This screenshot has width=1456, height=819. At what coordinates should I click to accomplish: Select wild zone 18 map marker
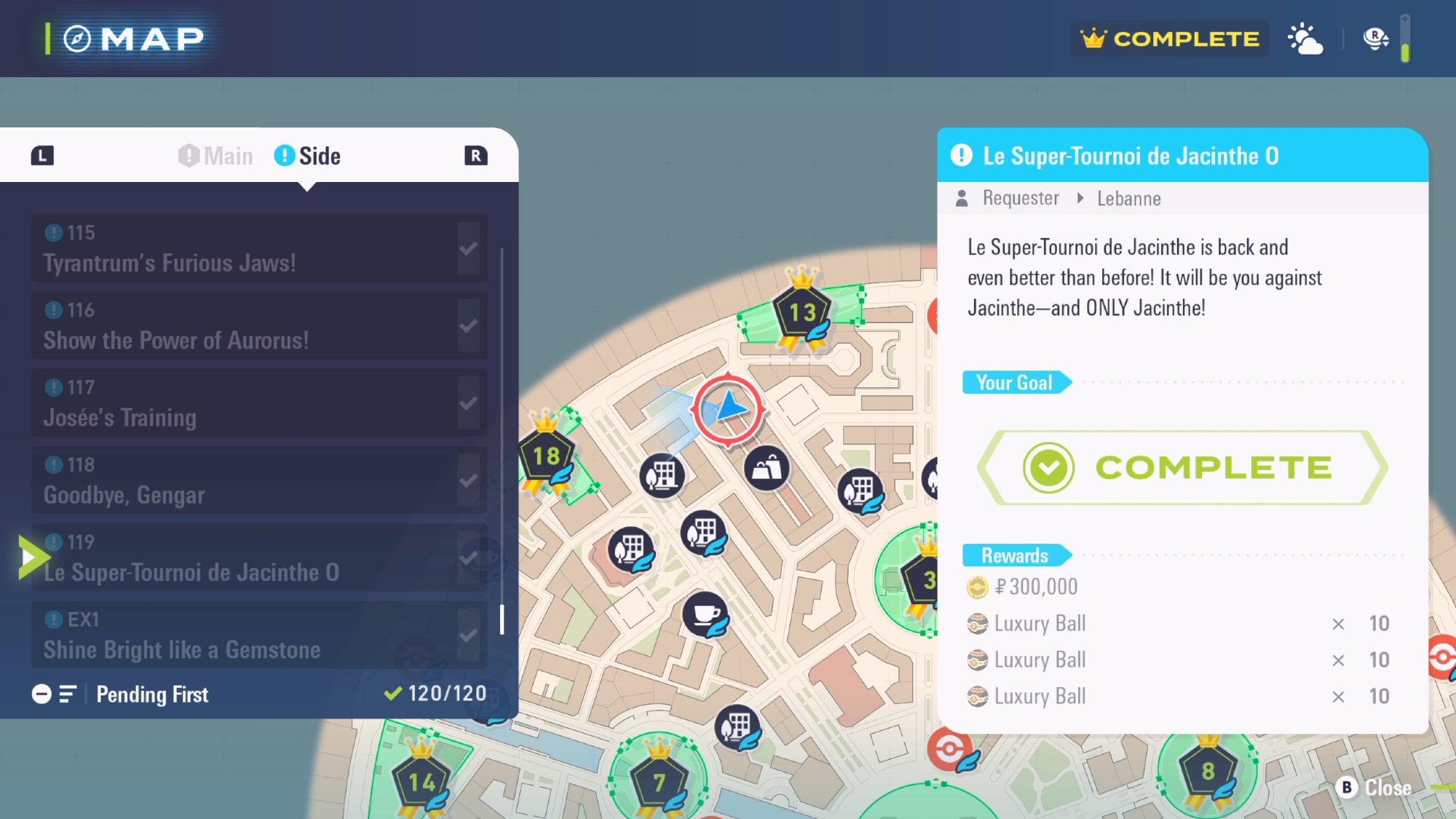point(546,457)
